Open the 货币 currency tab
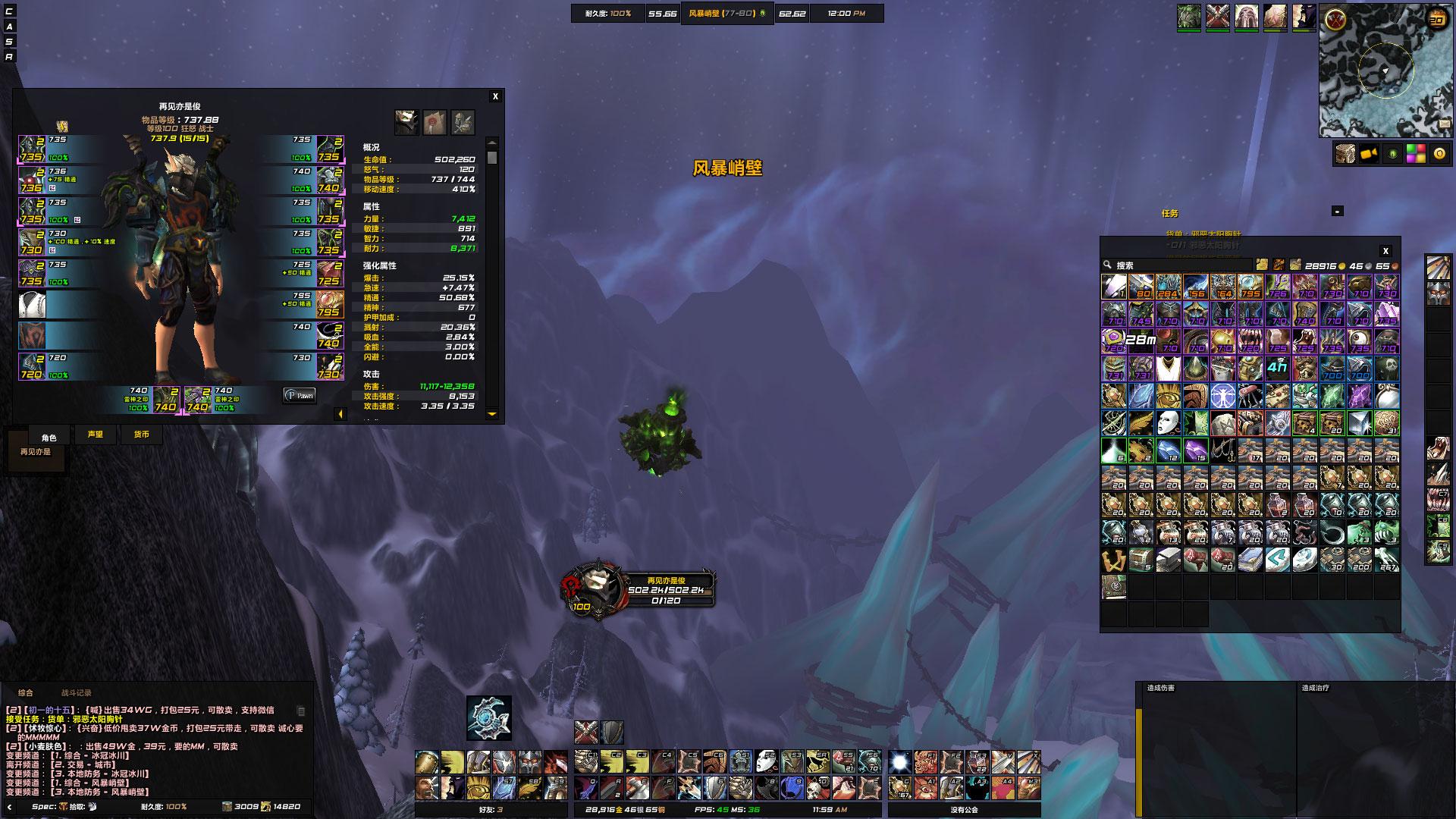 (x=142, y=435)
